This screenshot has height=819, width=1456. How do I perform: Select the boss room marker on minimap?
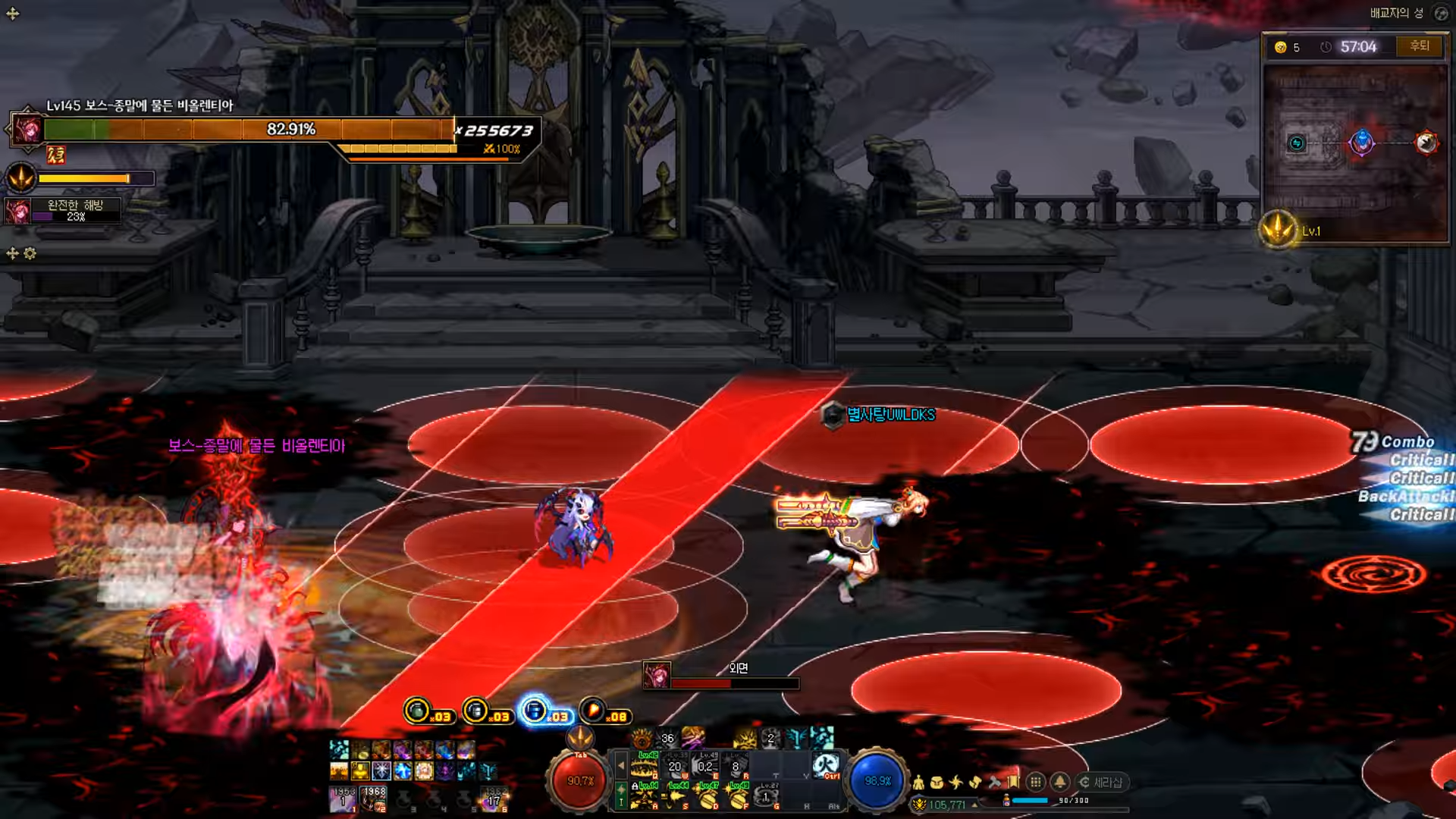[1426, 143]
